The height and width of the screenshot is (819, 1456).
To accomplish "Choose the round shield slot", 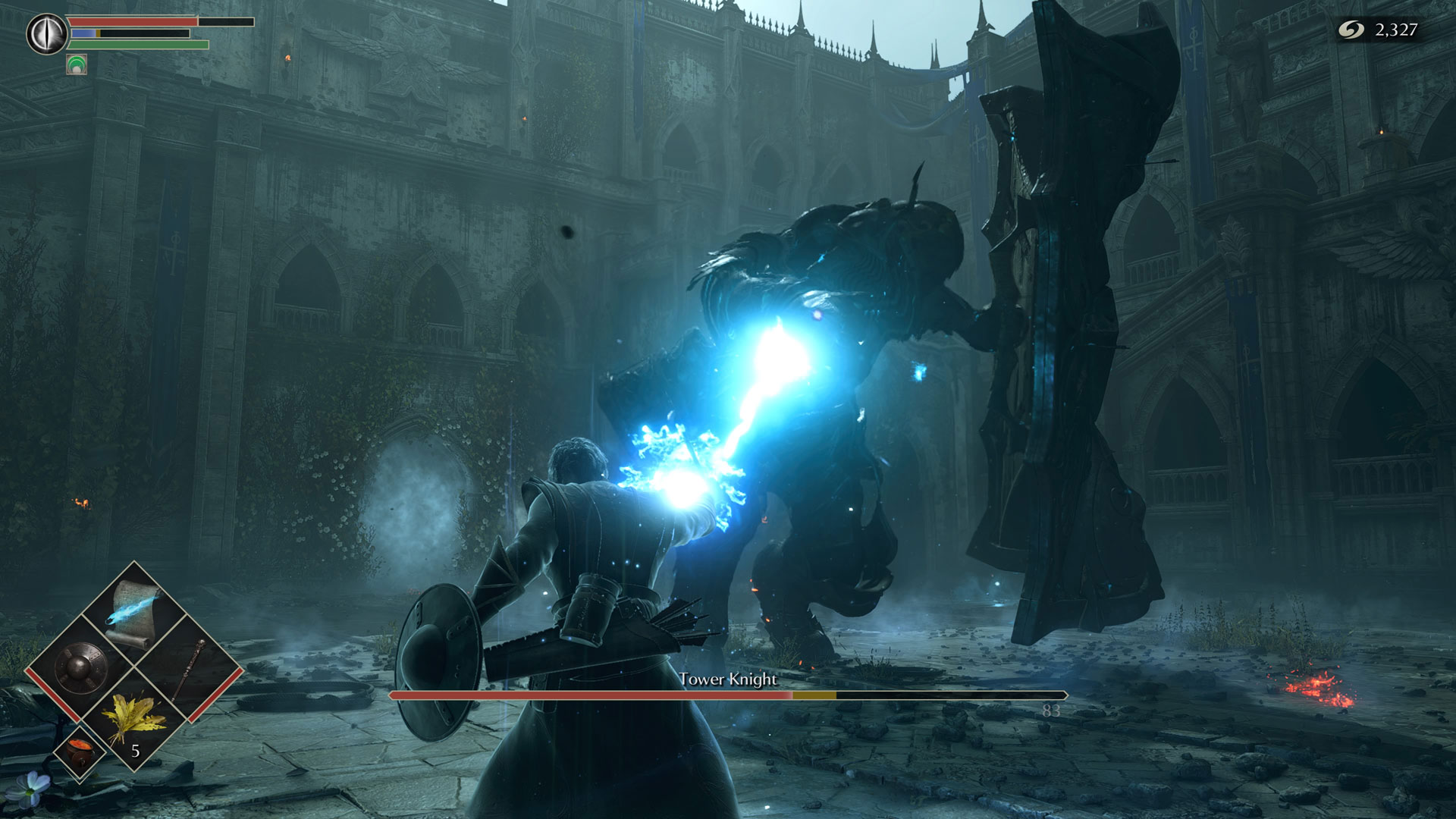I will pos(80,667).
